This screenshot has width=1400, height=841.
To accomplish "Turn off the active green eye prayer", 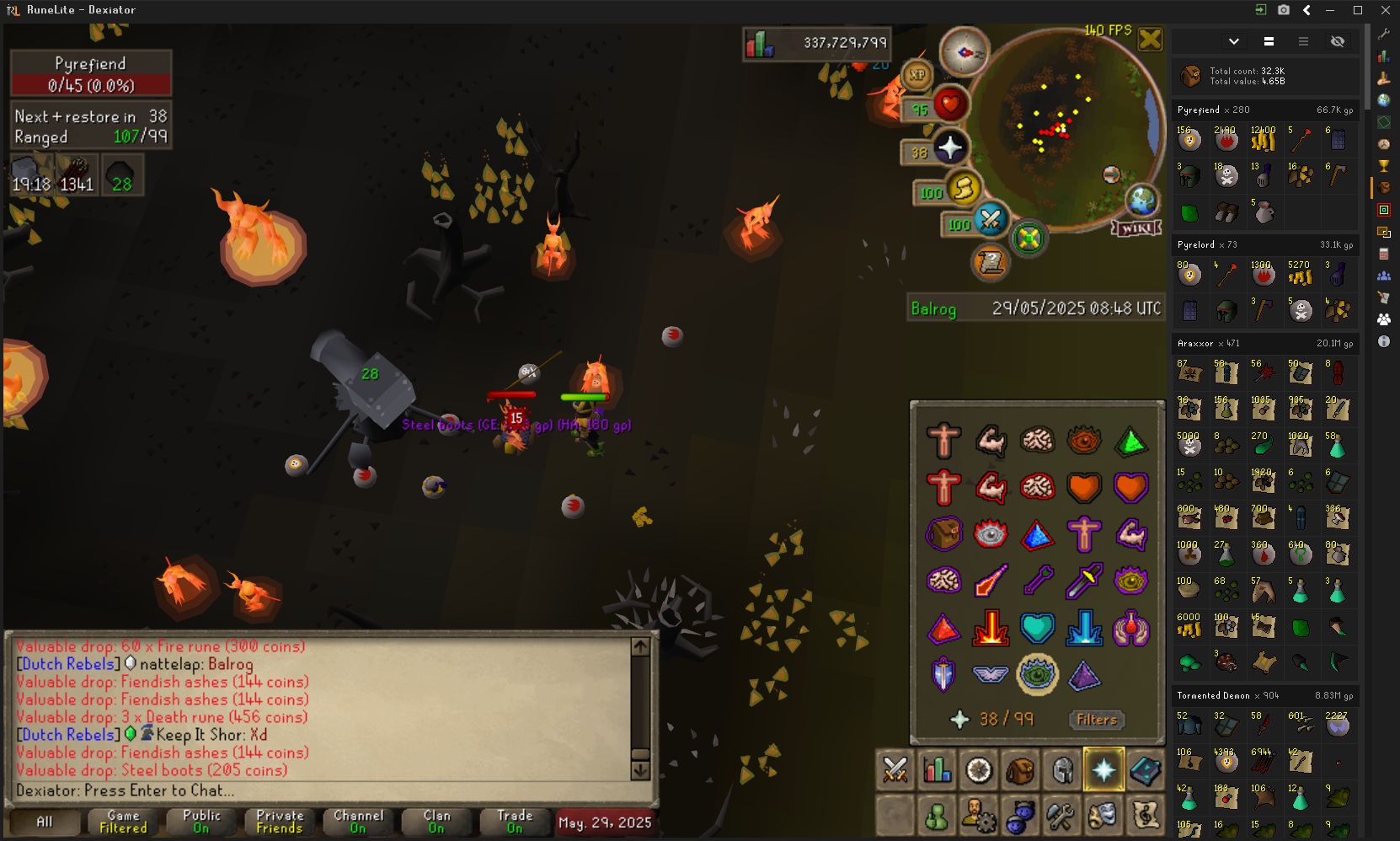I will point(1037,674).
